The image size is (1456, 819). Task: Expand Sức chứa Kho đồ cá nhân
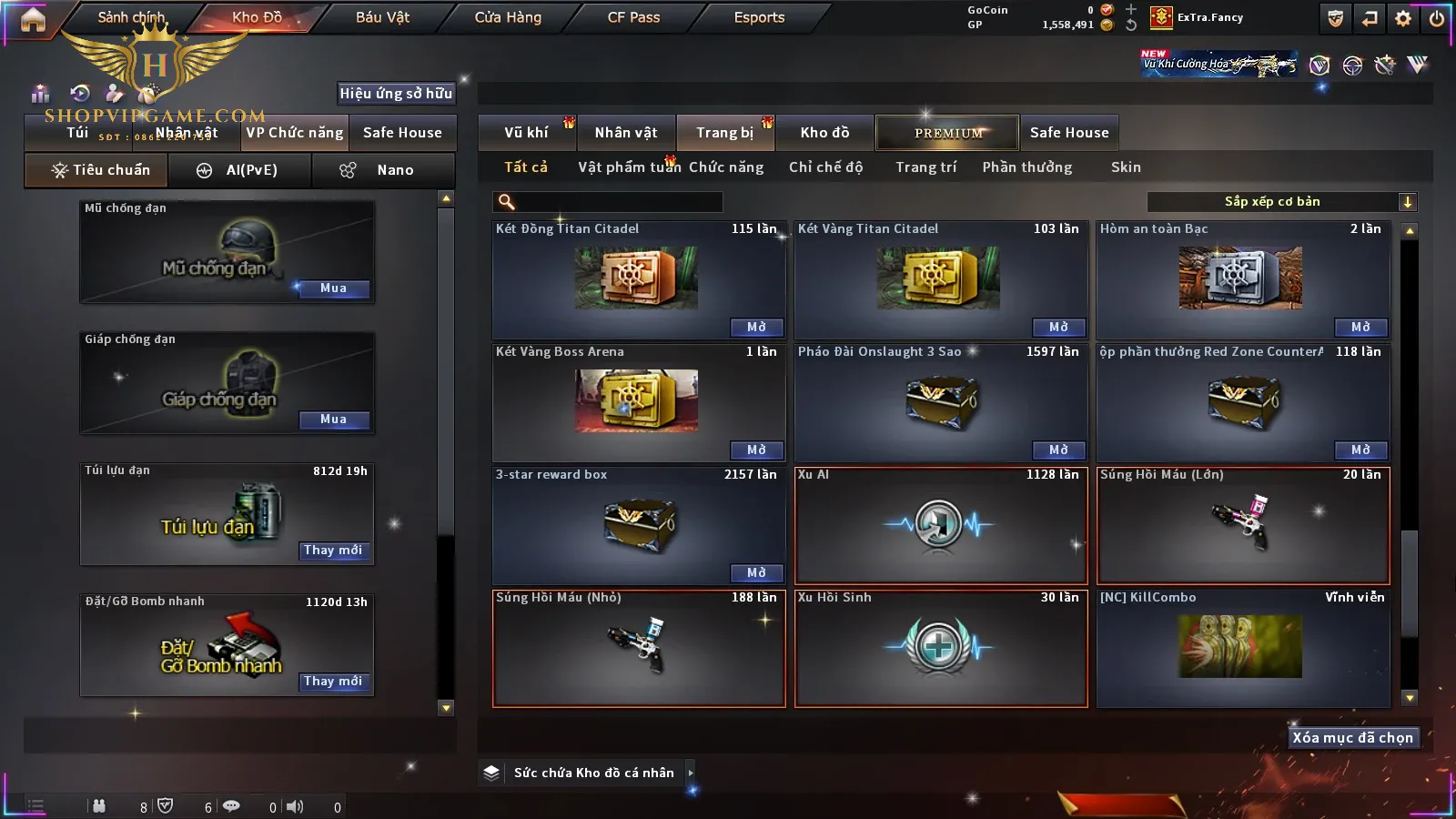coord(691,773)
